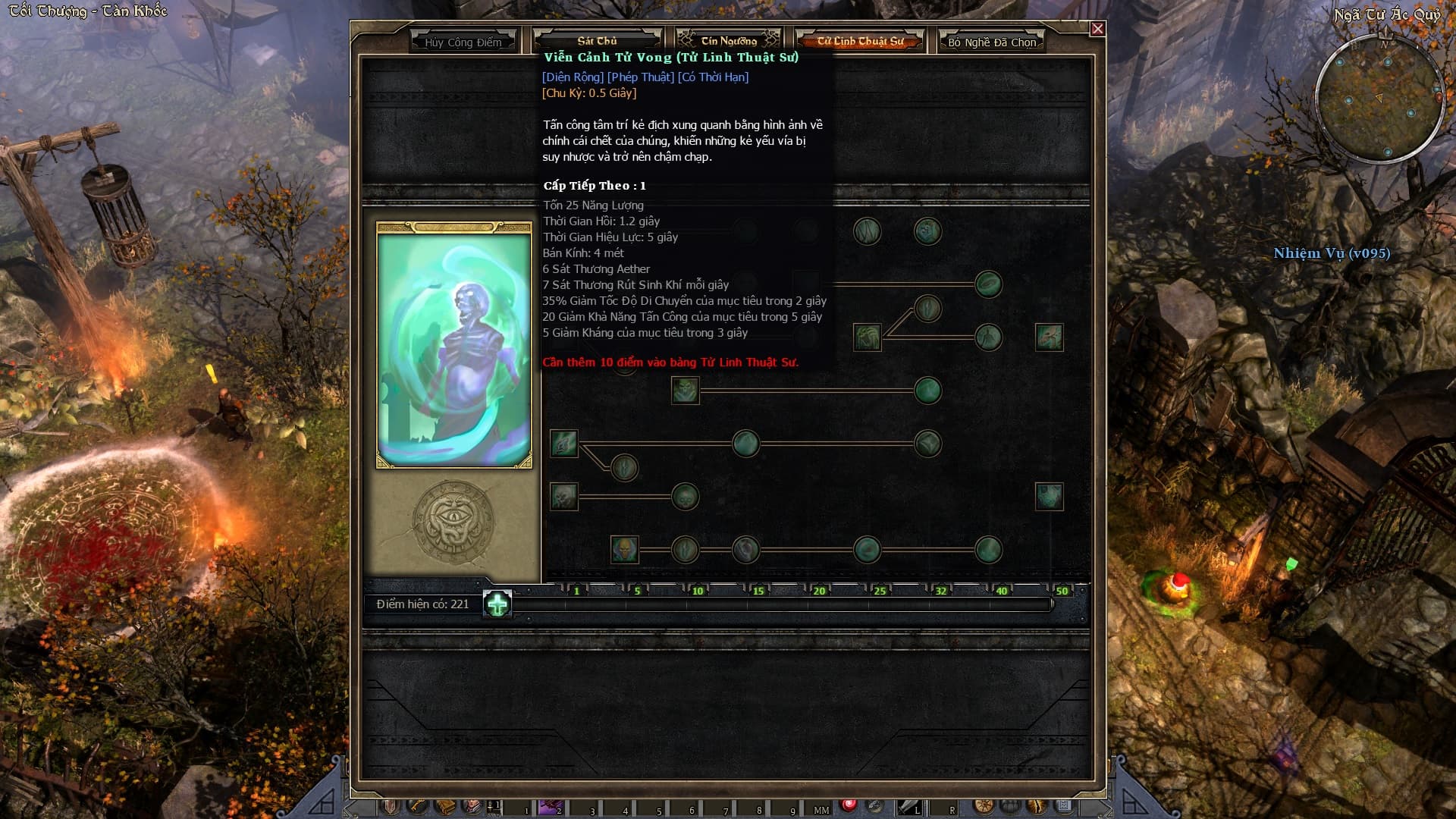Open the book icon on bottom bar
1456x819 pixels.
[x=444, y=806]
